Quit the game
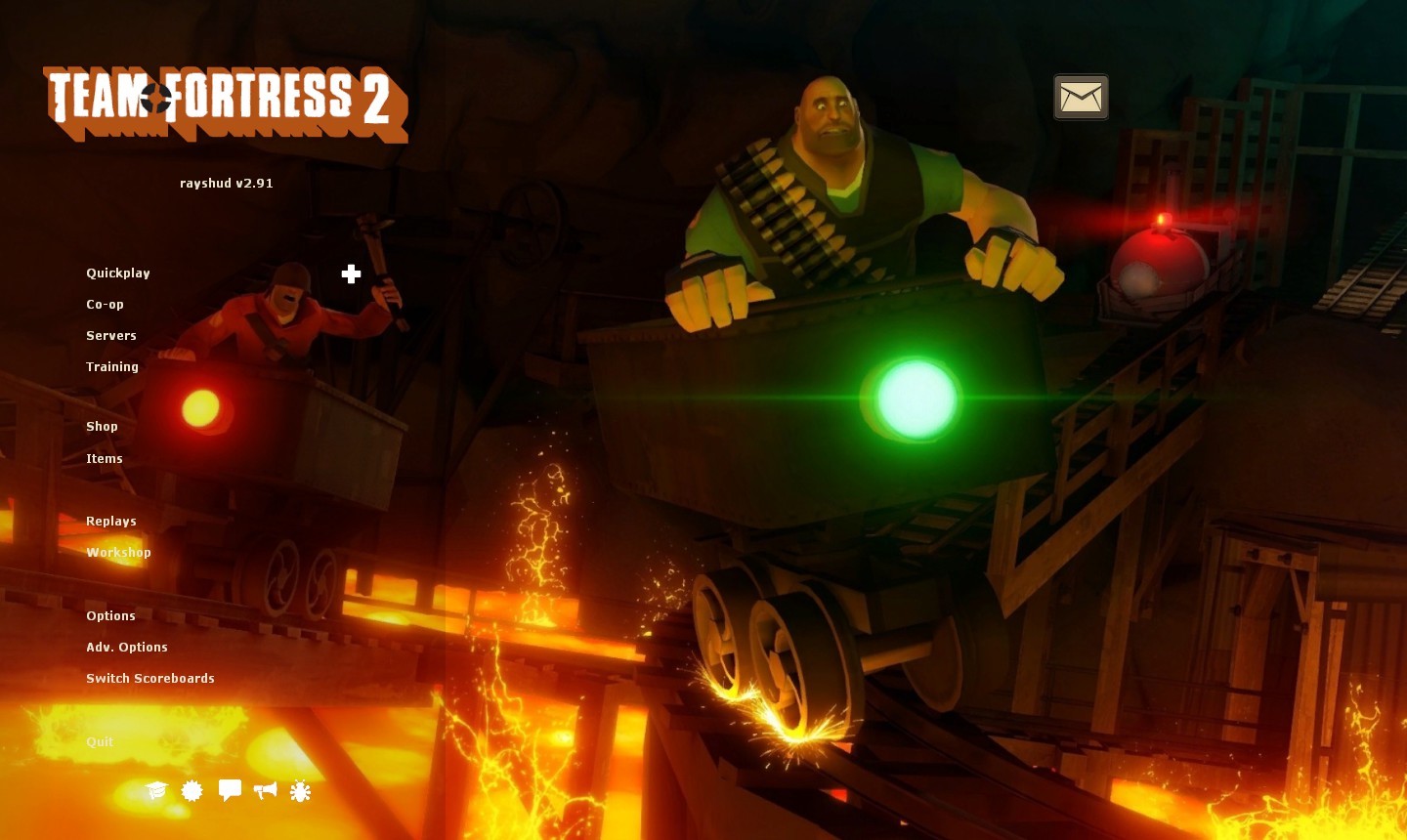 [99, 742]
